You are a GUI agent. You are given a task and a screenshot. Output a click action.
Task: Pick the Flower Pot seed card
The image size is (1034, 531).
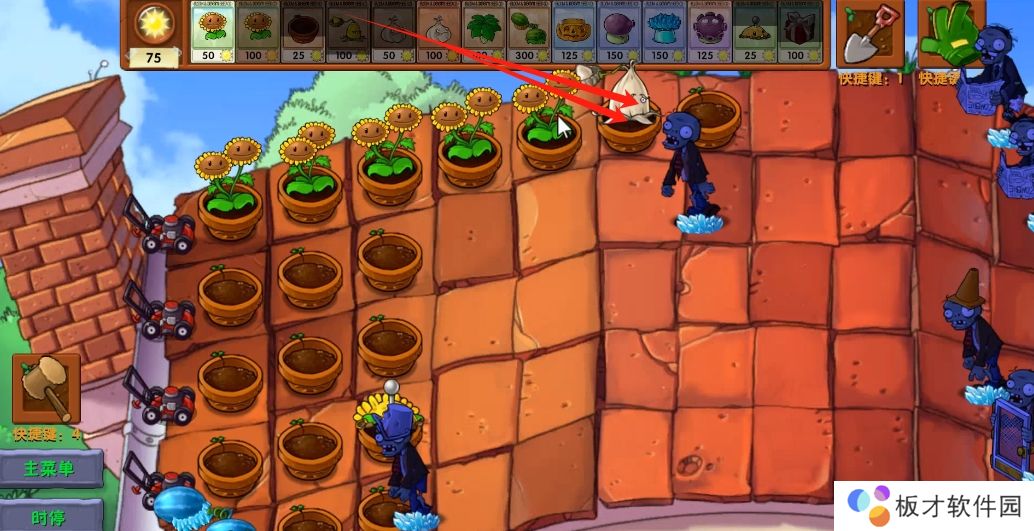point(302,33)
